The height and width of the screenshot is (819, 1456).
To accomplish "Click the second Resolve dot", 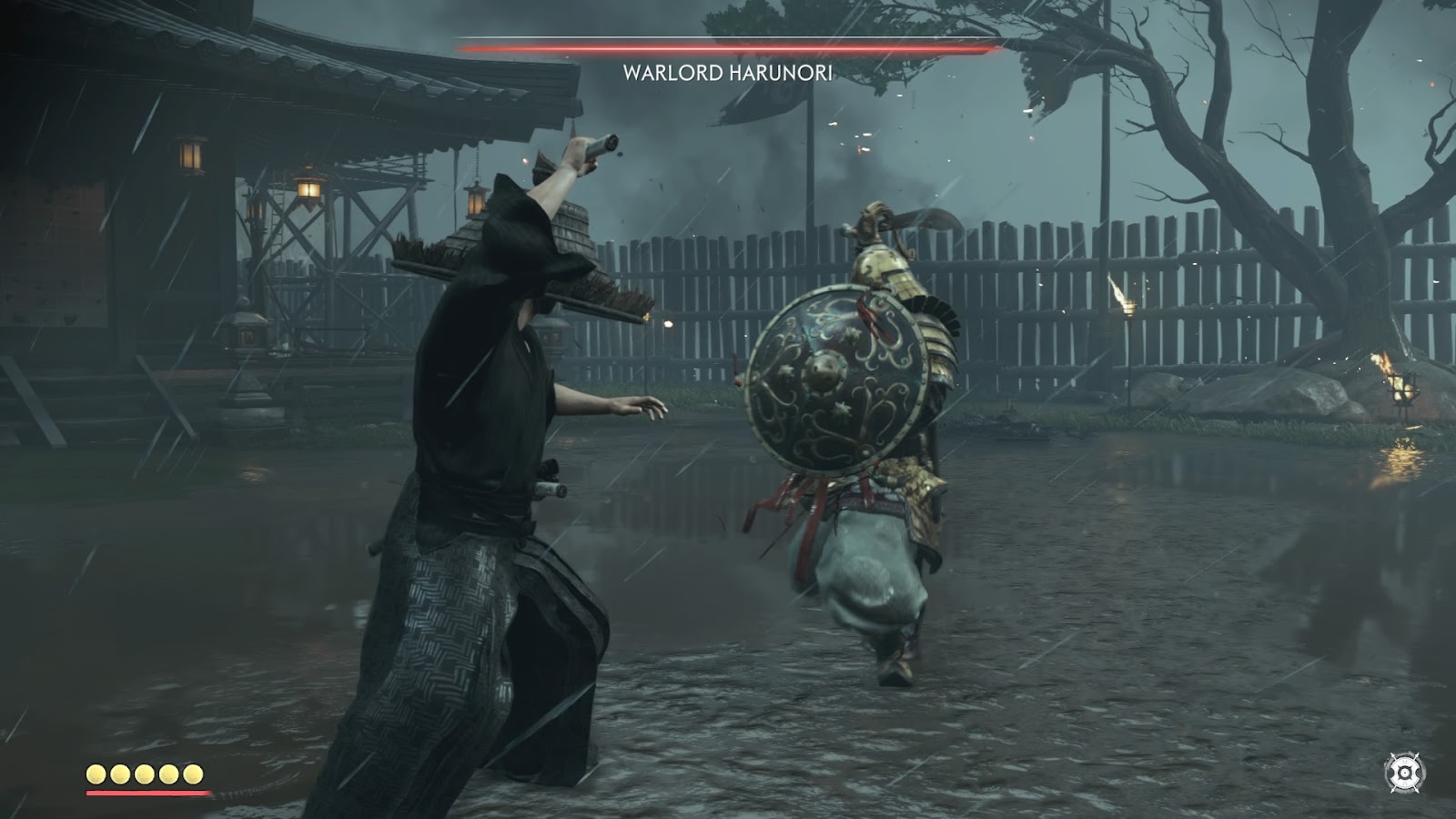I will tap(119, 773).
